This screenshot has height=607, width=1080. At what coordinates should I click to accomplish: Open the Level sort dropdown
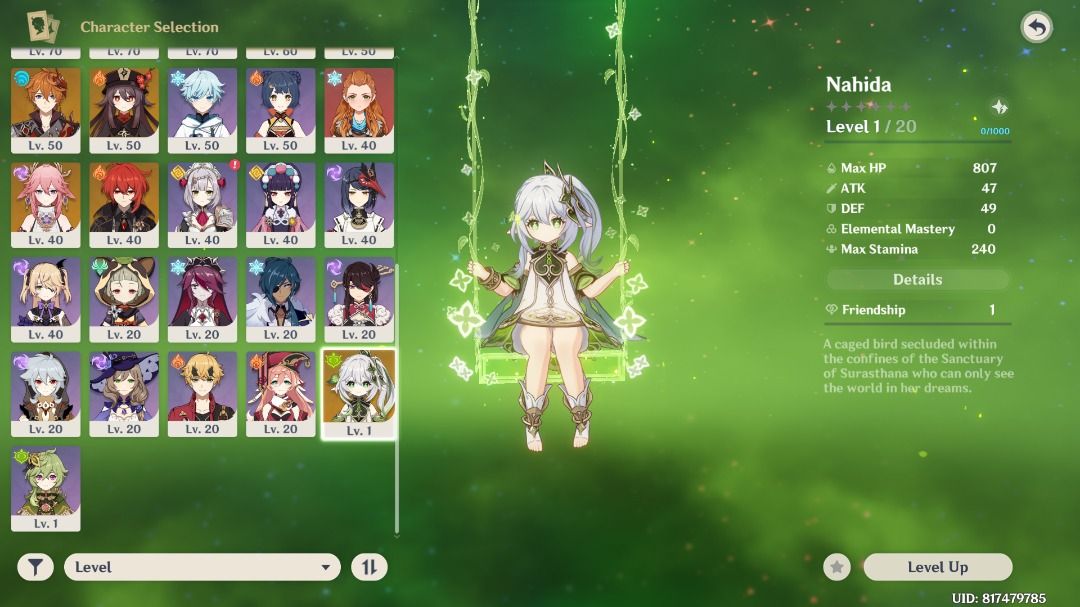pyautogui.click(x=202, y=567)
